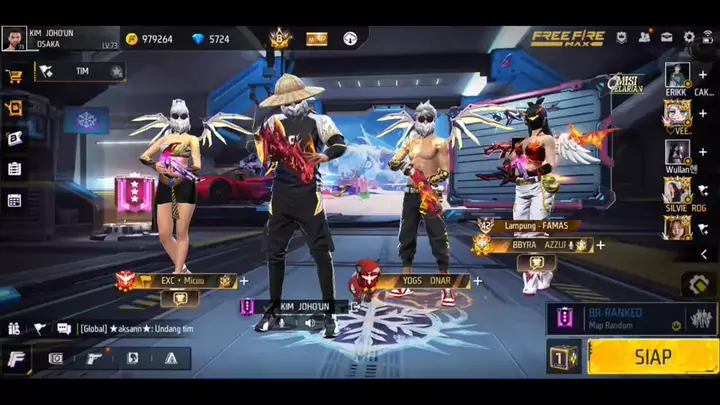The width and height of the screenshot is (720, 405).
Task: Add more gold coins
Action: [x=132, y=39]
